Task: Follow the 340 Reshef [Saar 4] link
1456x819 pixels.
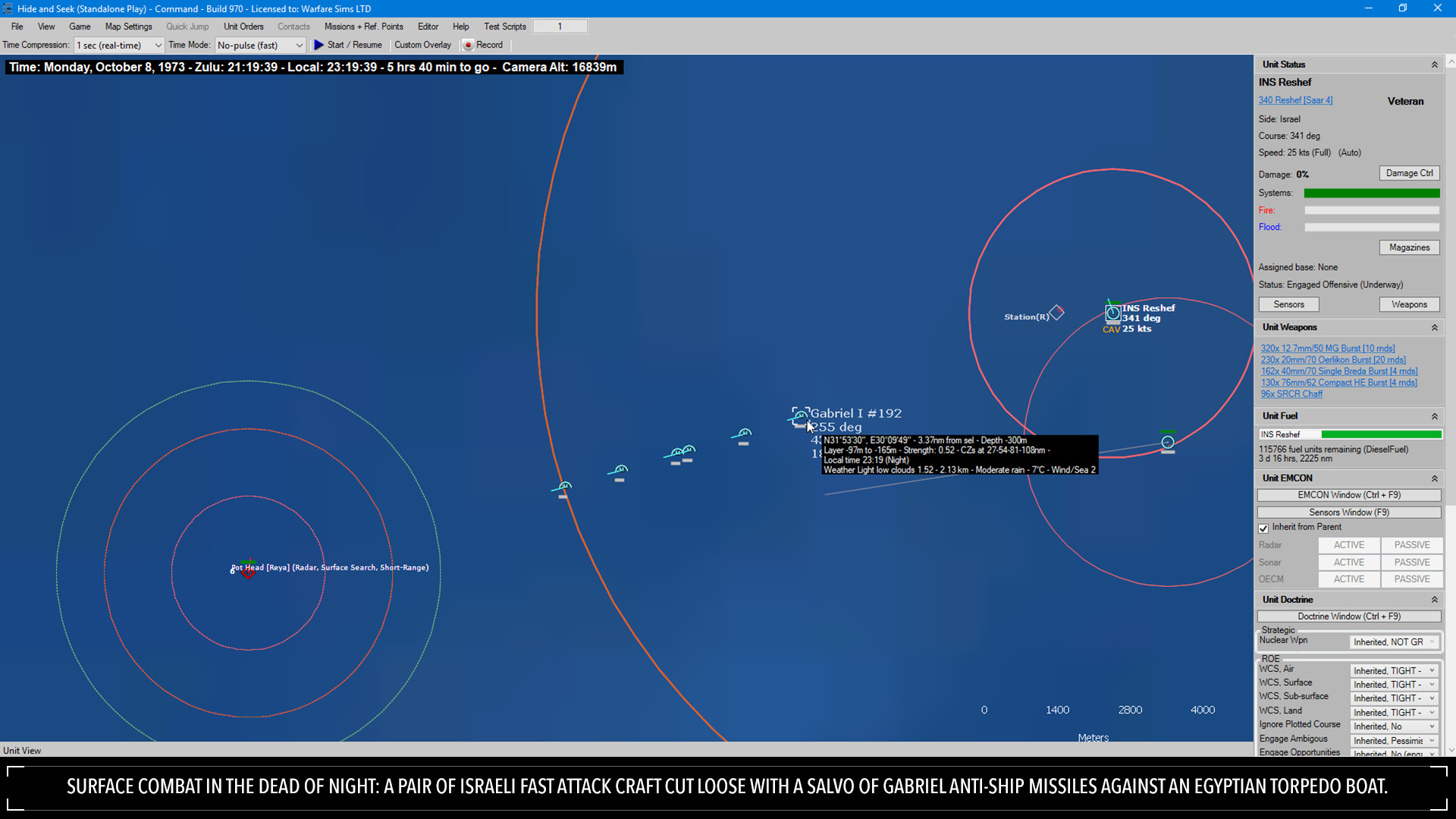Action: (x=1295, y=99)
